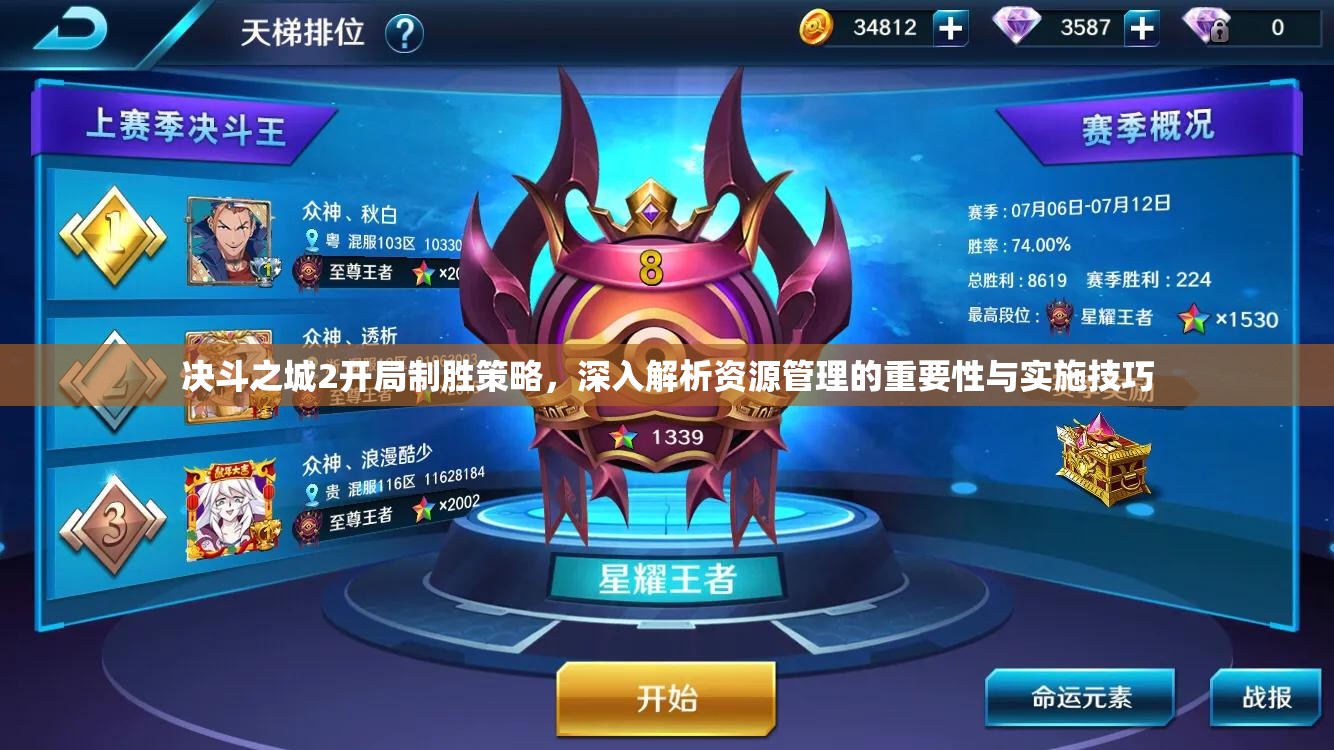Image resolution: width=1334 pixels, height=750 pixels.
Task: Click the gold coin currency icon
Action: (816, 28)
